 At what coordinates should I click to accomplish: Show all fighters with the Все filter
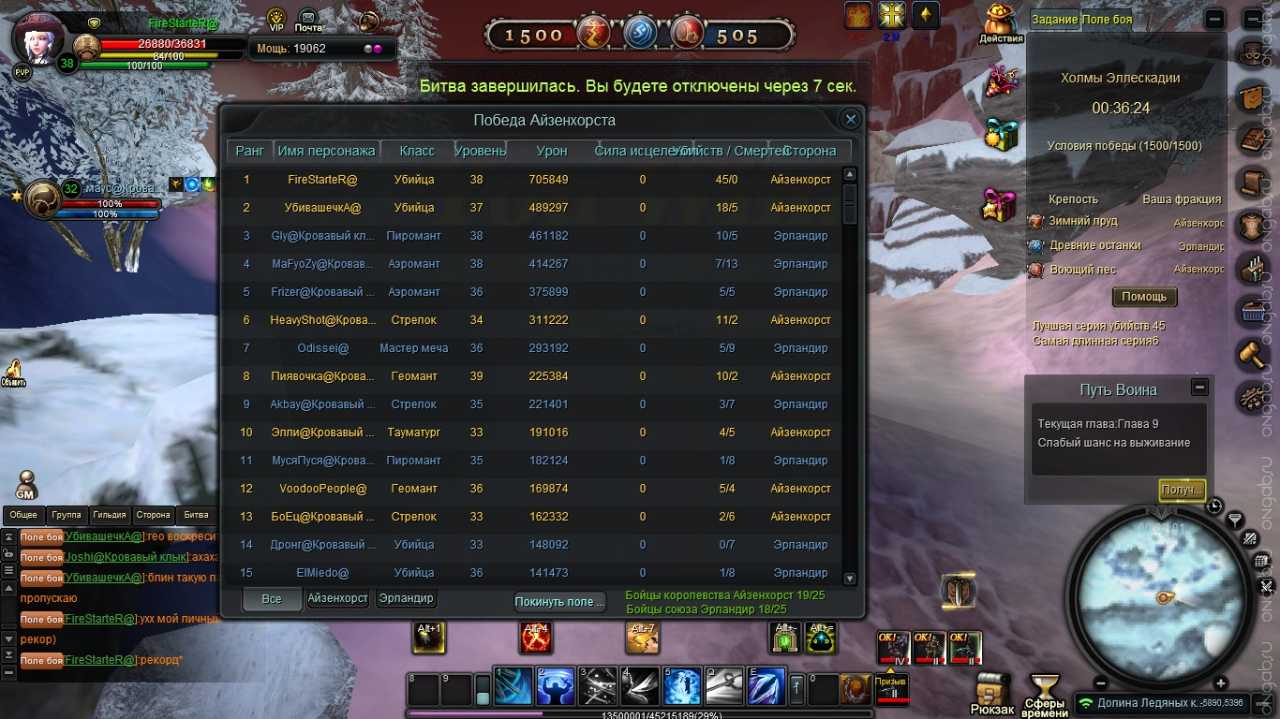tap(271, 598)
